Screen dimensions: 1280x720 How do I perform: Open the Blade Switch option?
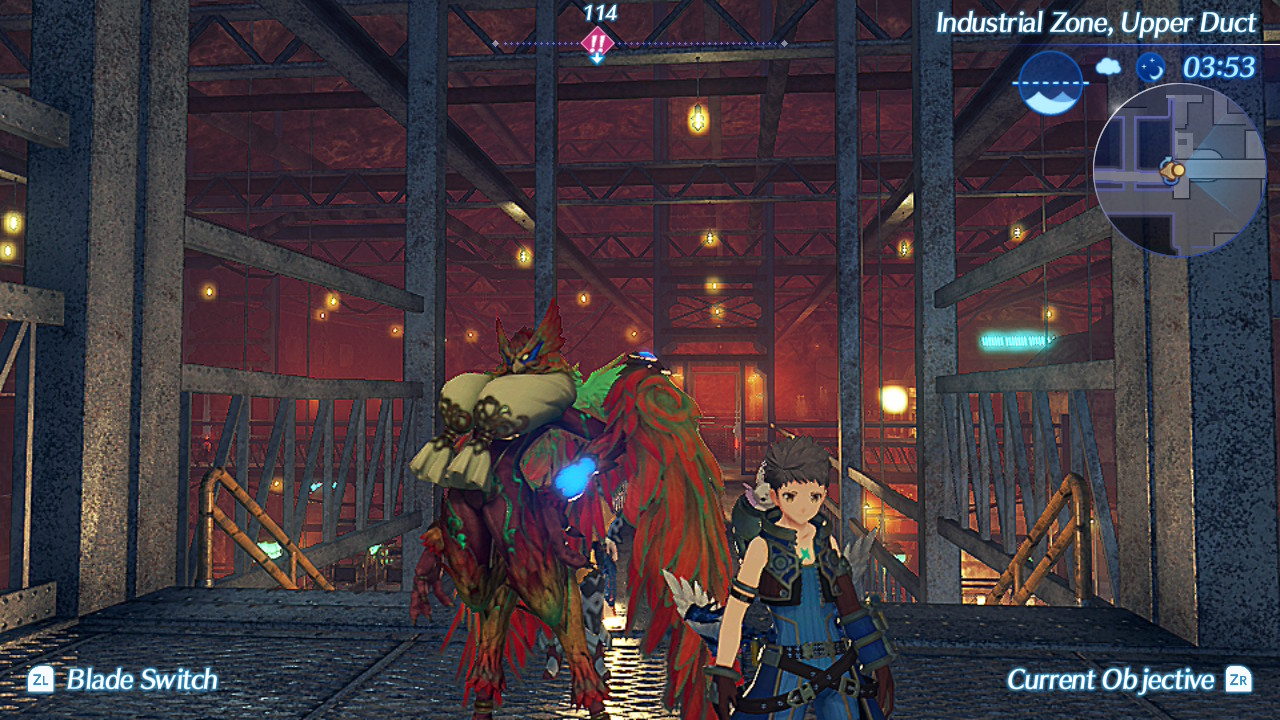pyautogui.click(x=124, y=680)
